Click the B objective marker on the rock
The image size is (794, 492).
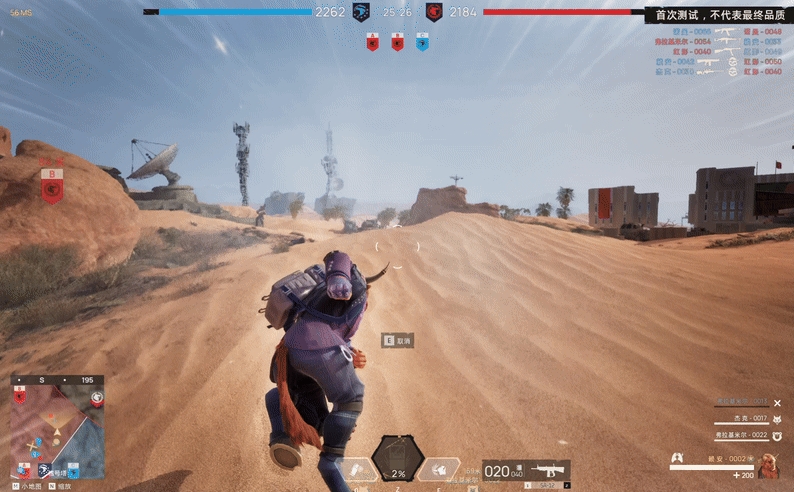pos(52,186)
